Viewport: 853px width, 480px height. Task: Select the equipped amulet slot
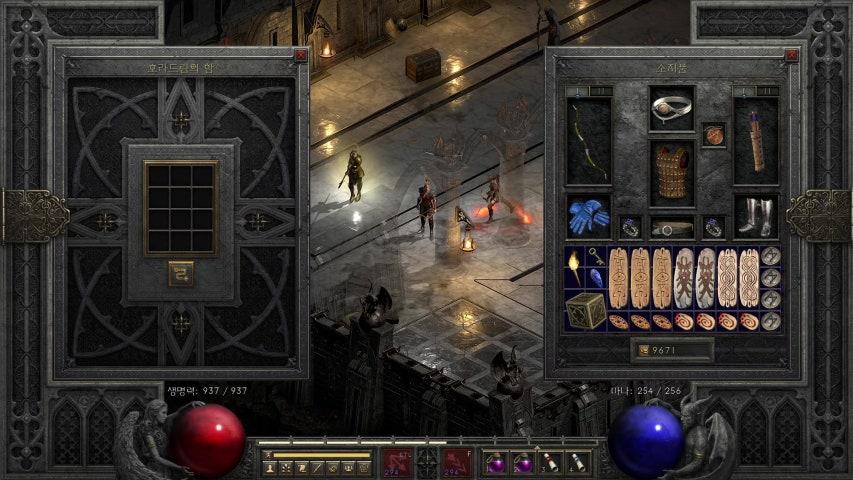click(x=713, y=135)
